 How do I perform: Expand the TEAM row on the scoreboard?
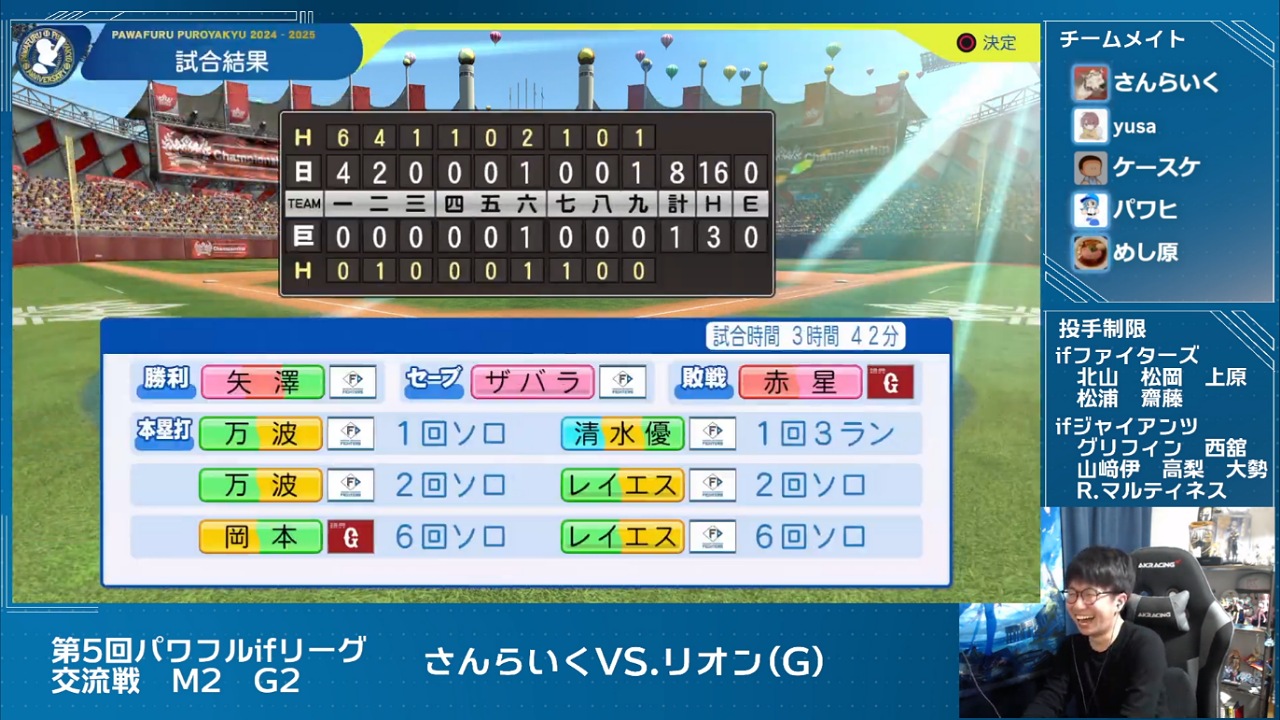click(x=303, y=205)
